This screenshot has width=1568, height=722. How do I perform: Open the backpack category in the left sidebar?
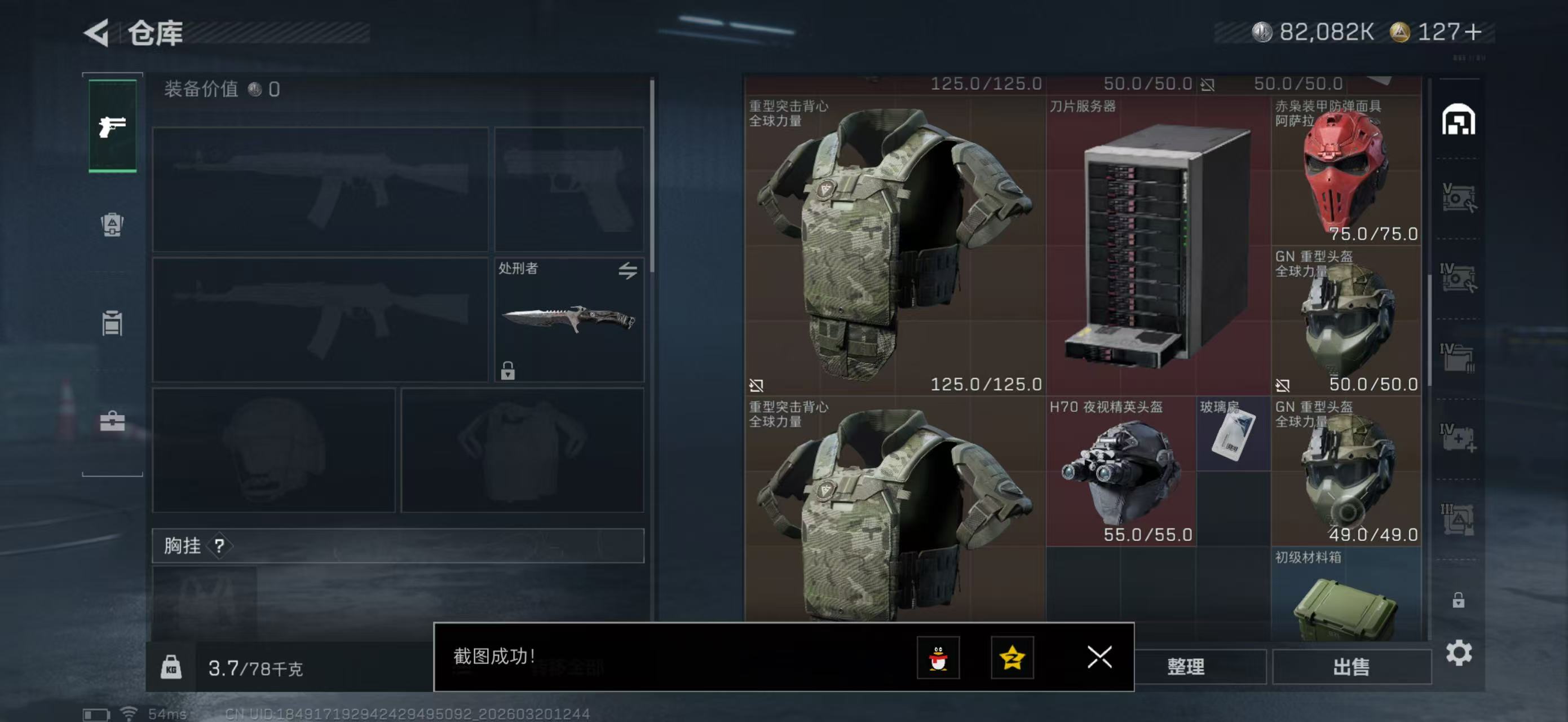(112, 226)
